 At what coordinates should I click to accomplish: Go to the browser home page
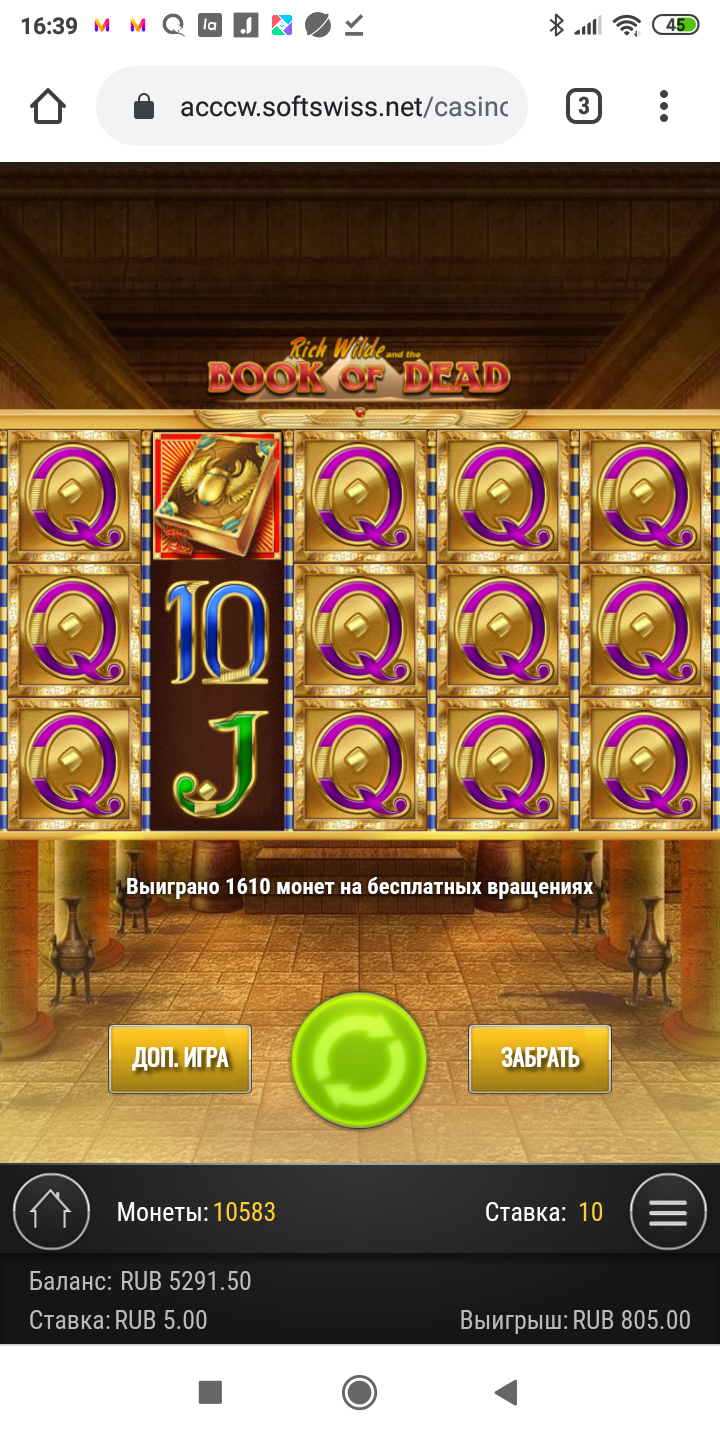click(48, 106)
